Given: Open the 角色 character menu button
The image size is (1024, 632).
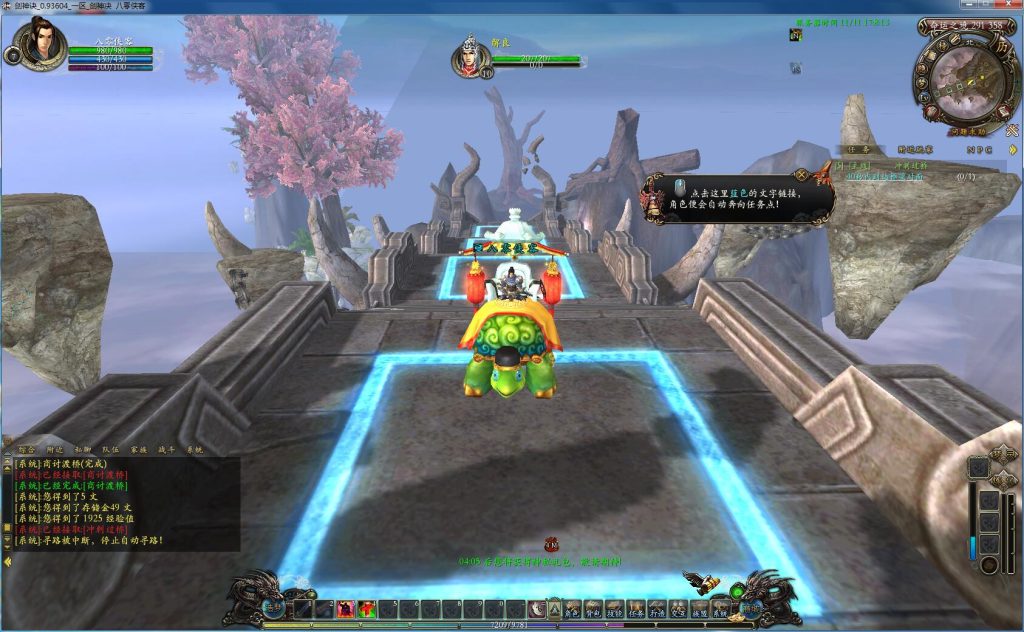Looking at the screenshot, I should coord(572,607).
